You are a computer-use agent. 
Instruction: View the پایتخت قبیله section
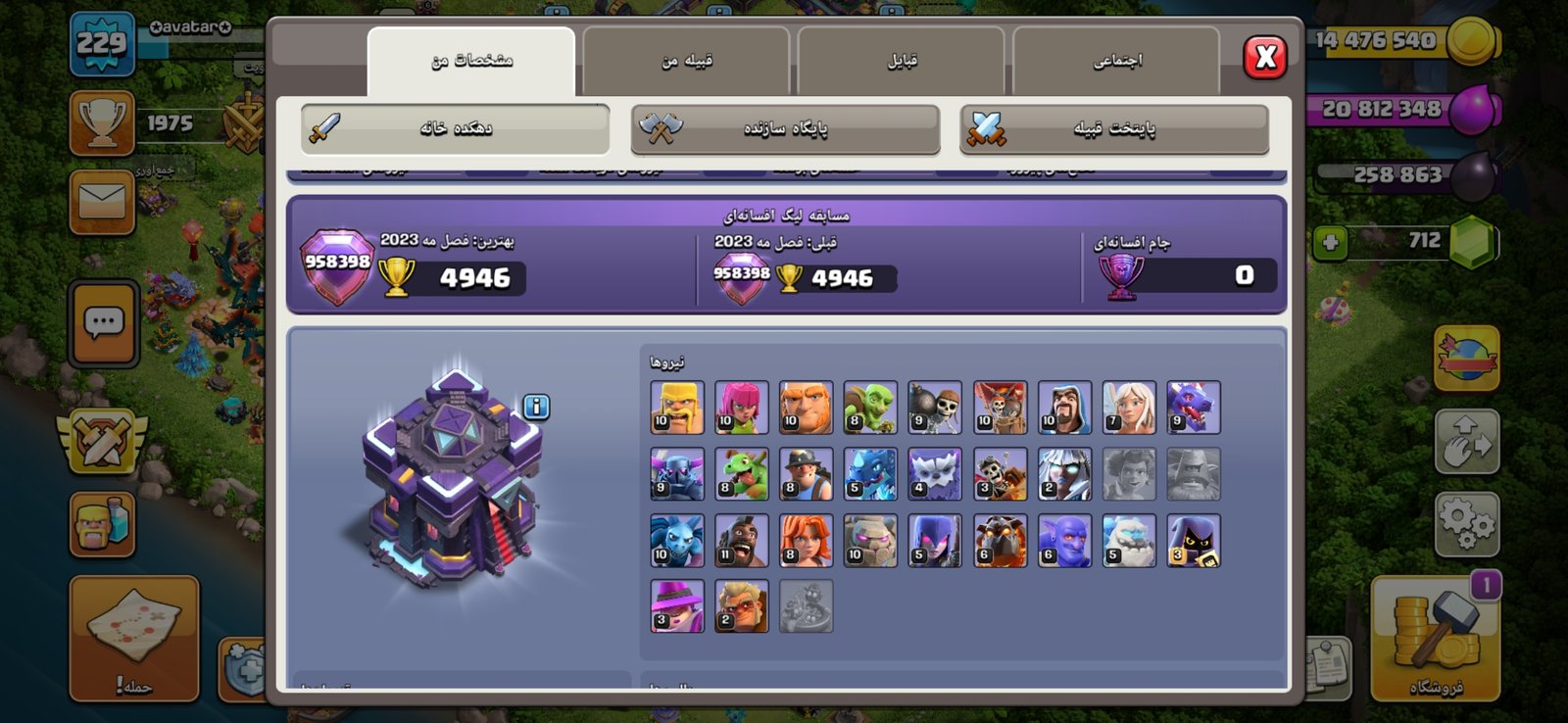pyautogui.click(x=1114, y=128)
